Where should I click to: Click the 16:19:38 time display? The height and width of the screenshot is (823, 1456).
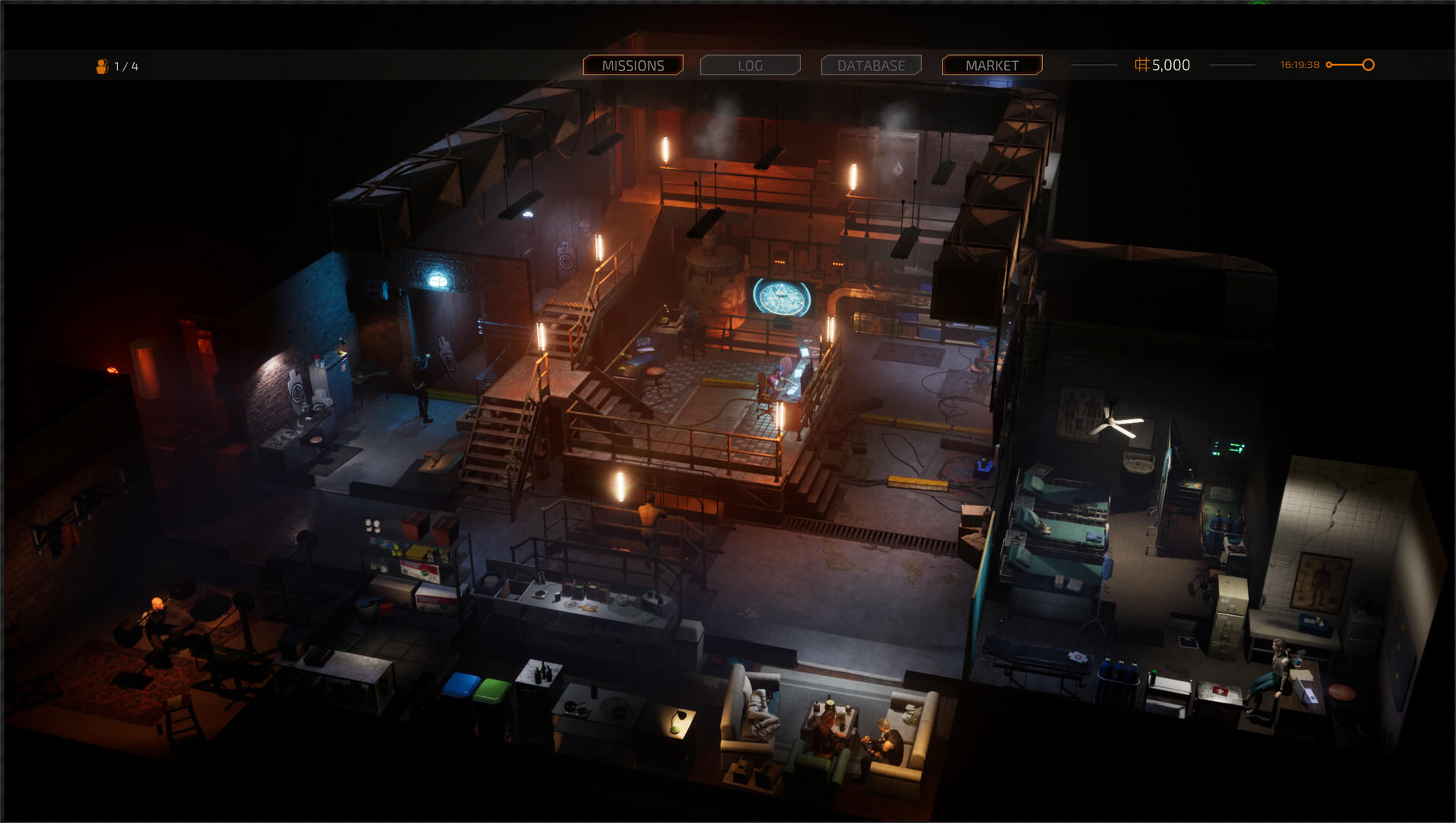(x=1300, y=65)
